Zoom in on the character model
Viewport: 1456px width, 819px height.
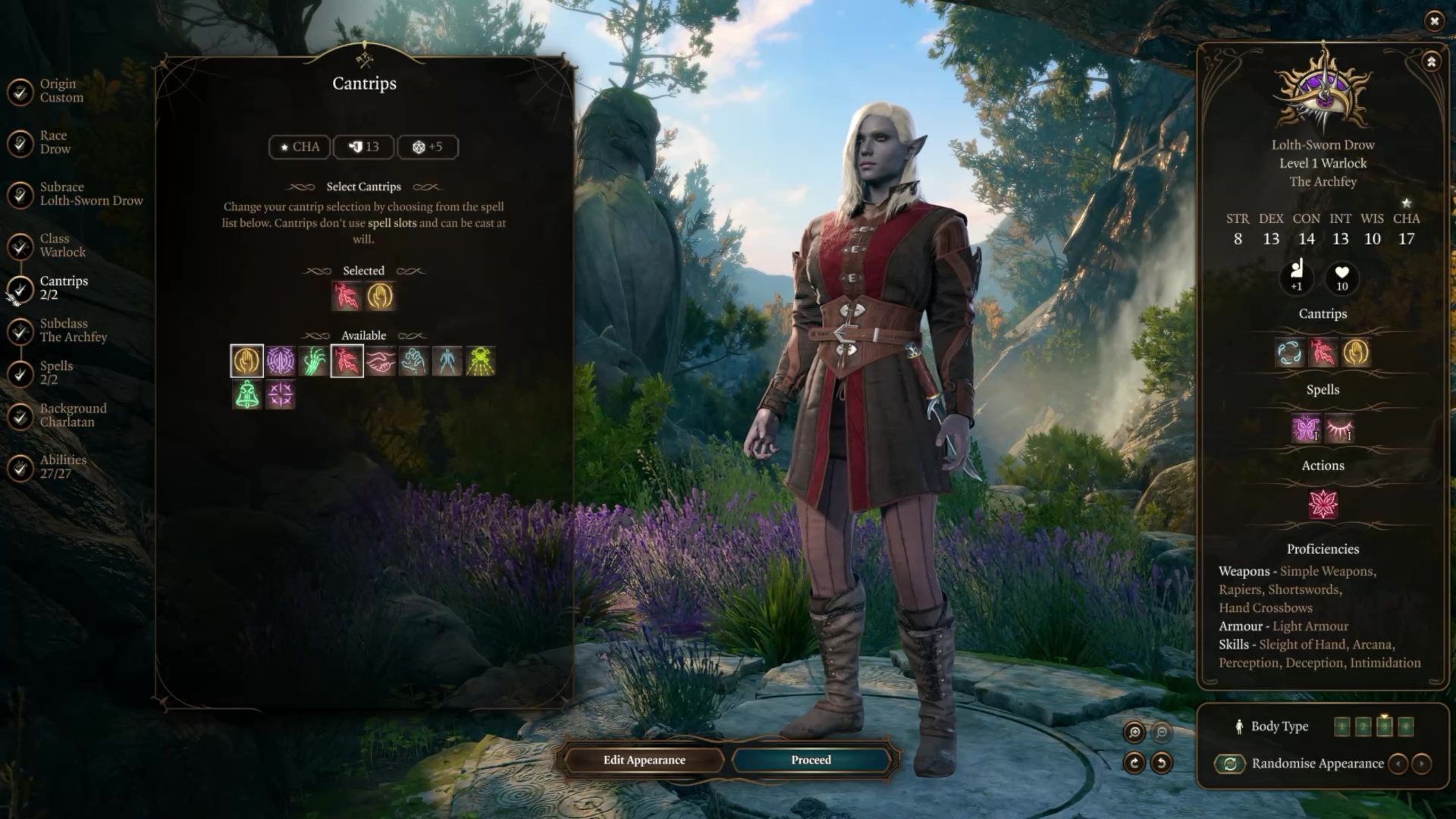[x=1134, y=732]
